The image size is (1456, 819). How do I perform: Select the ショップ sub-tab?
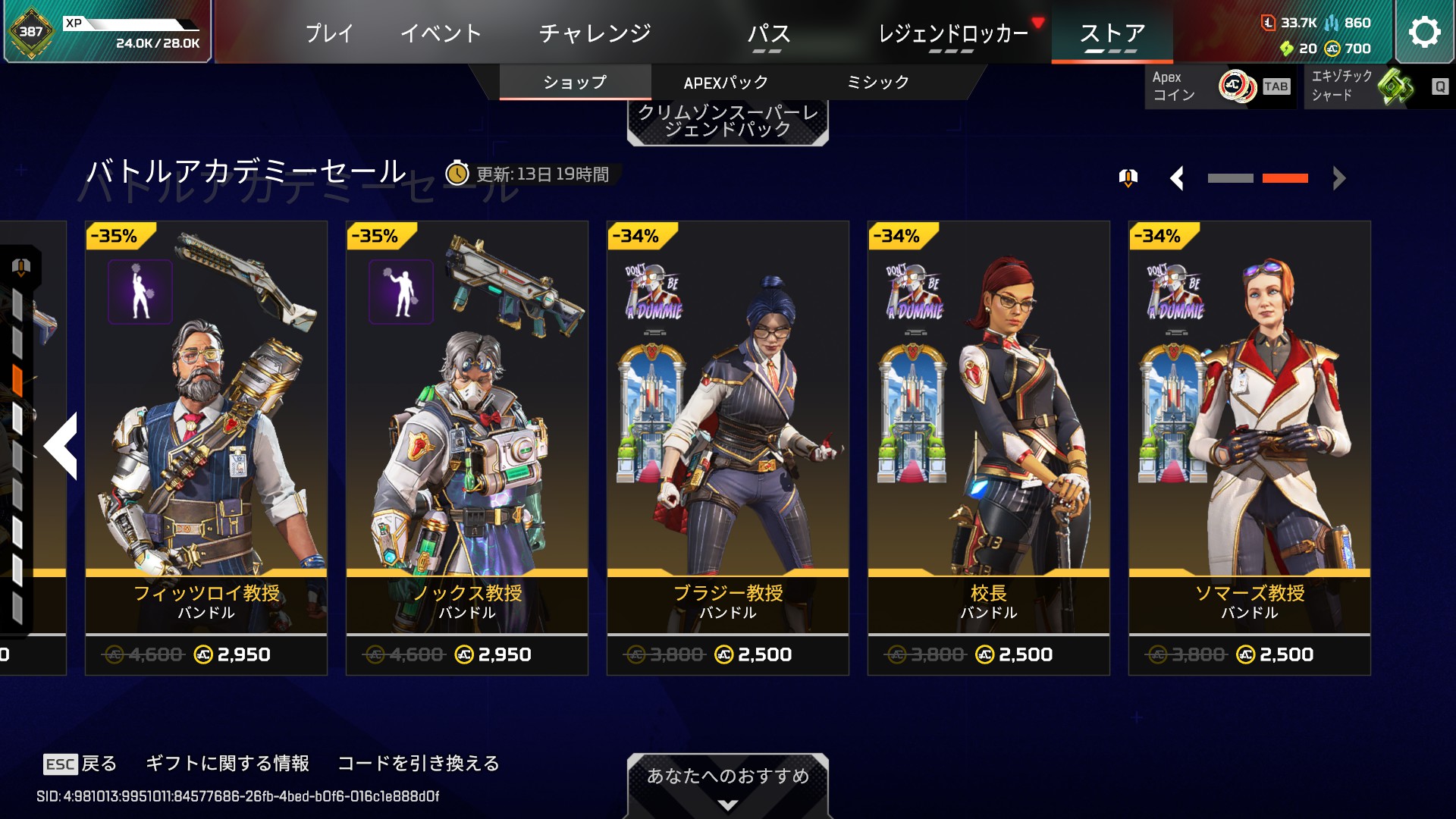[x=575, y=83]
